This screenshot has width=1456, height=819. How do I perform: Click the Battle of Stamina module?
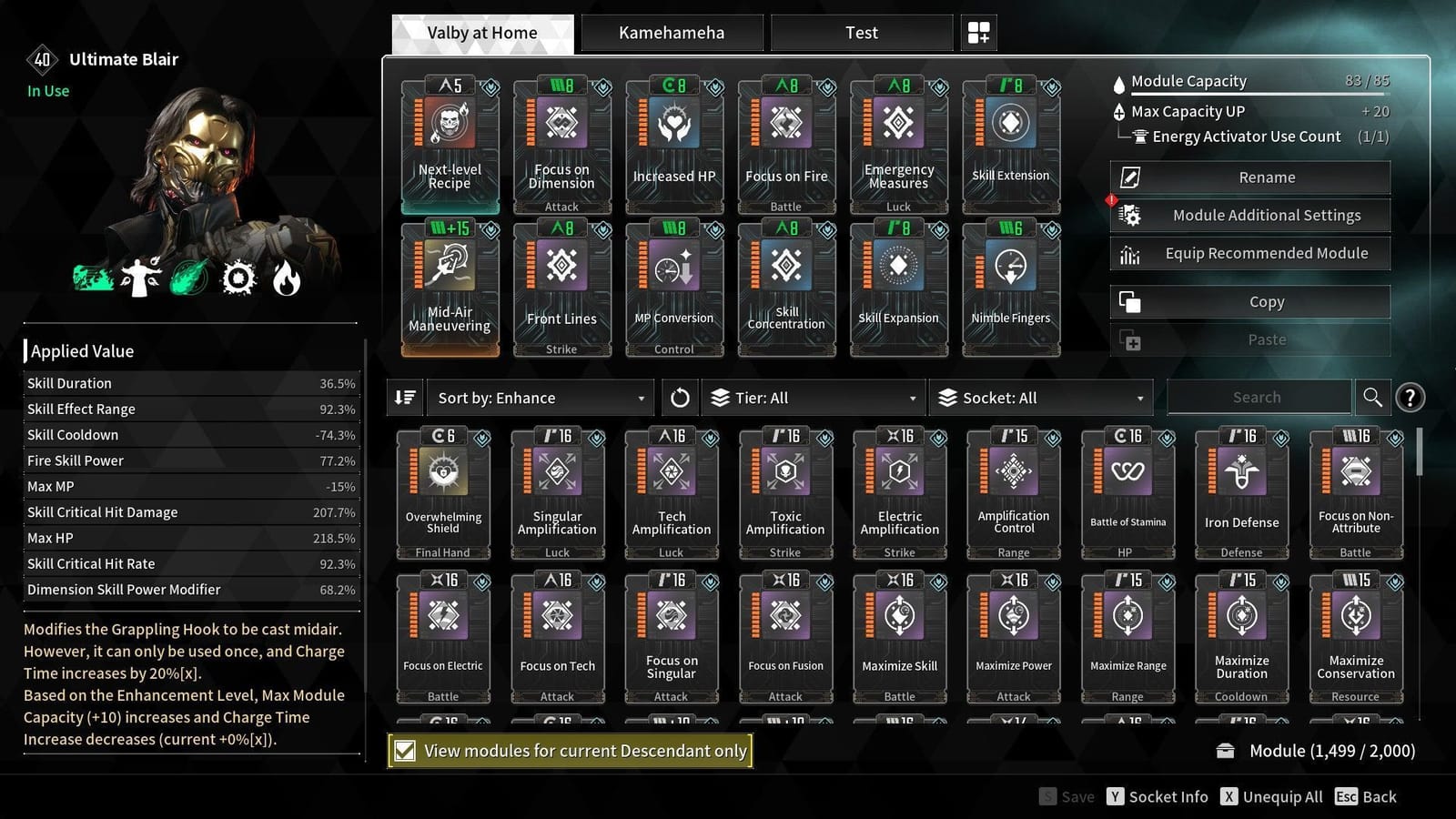pyautogui.click(x=1127, y=491)
